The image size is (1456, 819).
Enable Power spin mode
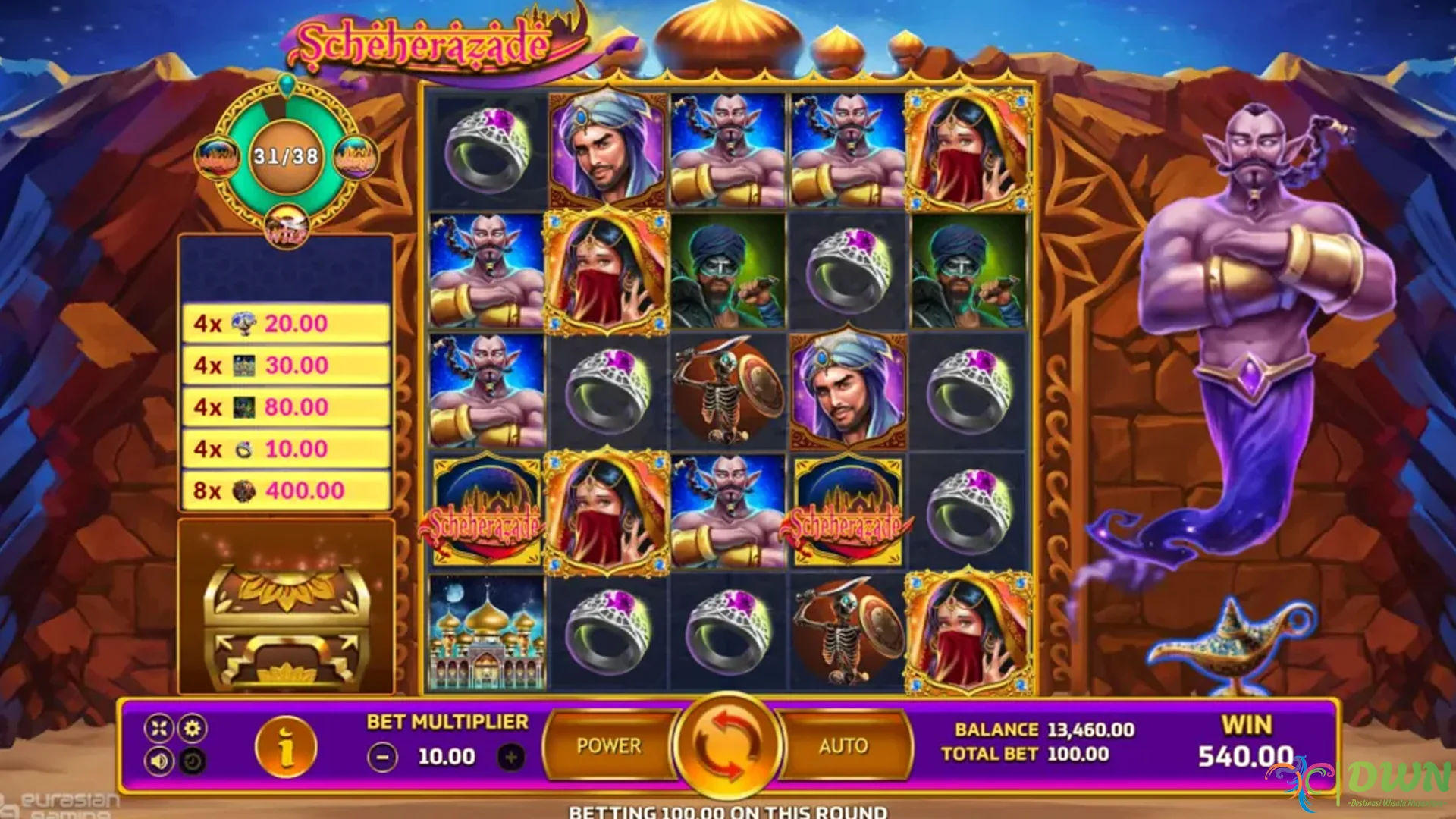(608, 745)
